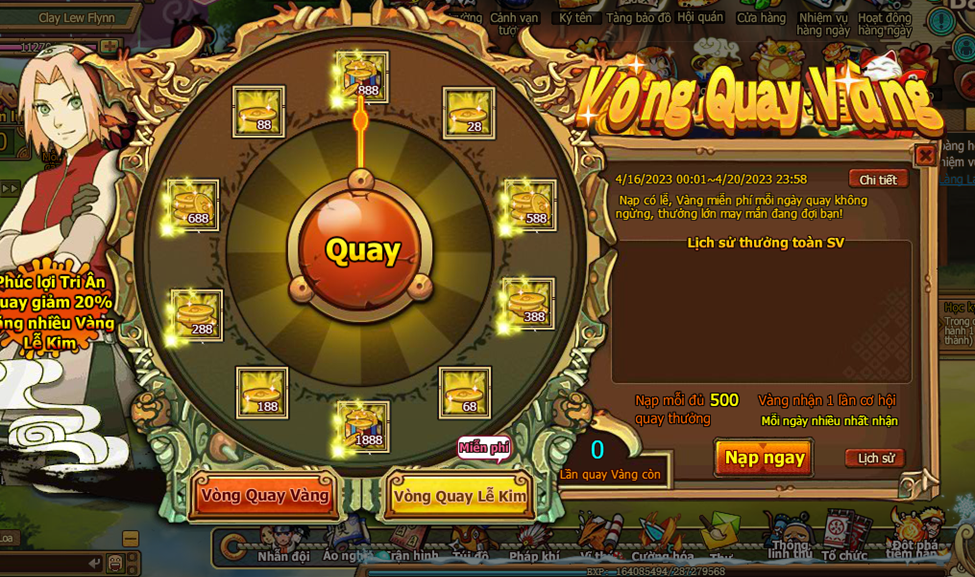The image size is (975, 577).
Task: Open Hoạt động hàng ngày daily activities
Action: point(884,22)
